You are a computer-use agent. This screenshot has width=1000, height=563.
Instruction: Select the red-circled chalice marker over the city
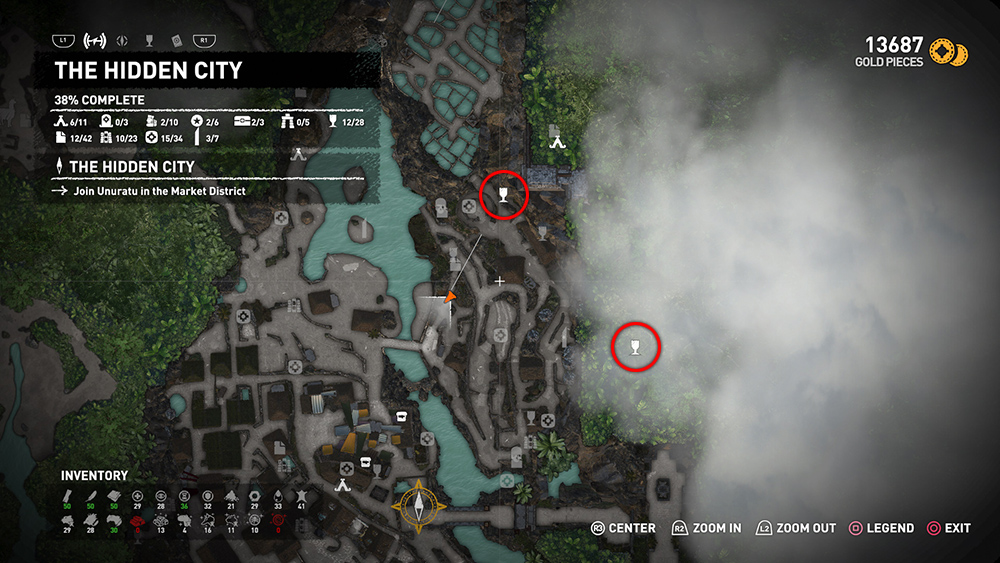tap(504, 194)
